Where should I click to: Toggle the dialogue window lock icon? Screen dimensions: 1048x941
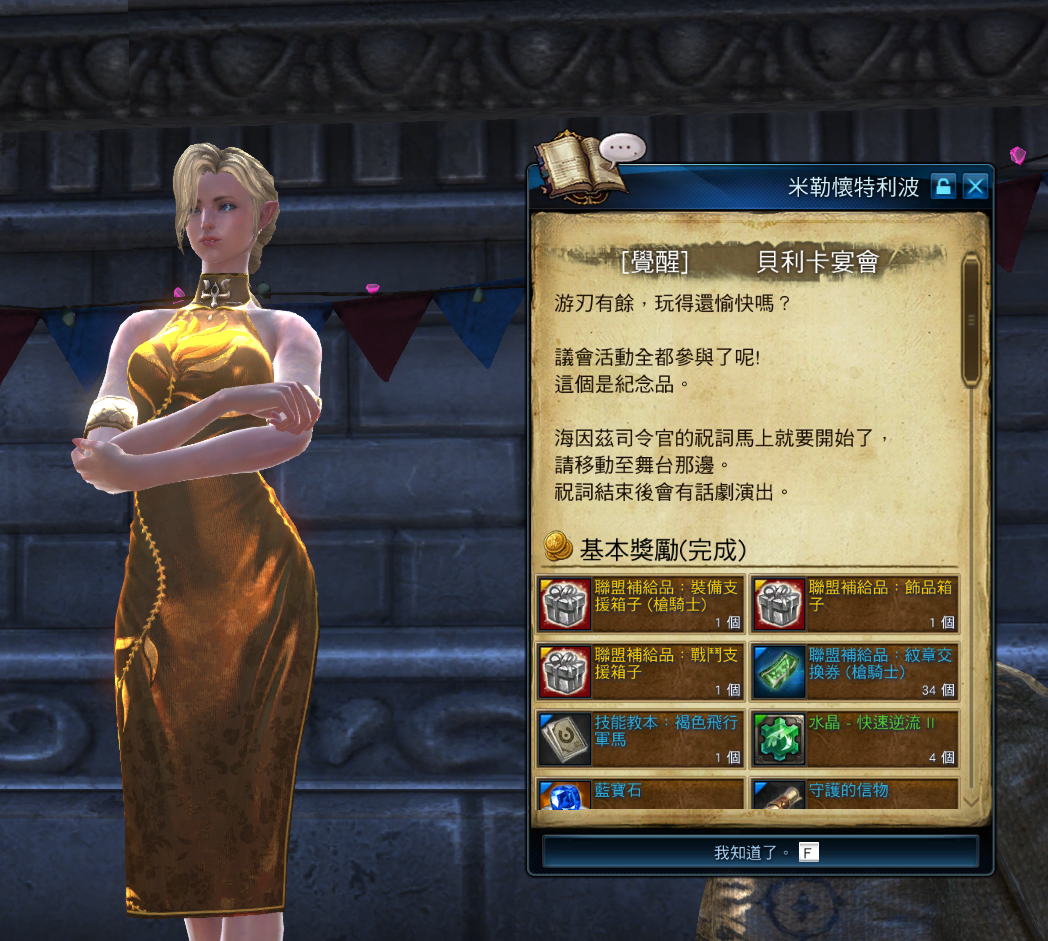point(943,186)
